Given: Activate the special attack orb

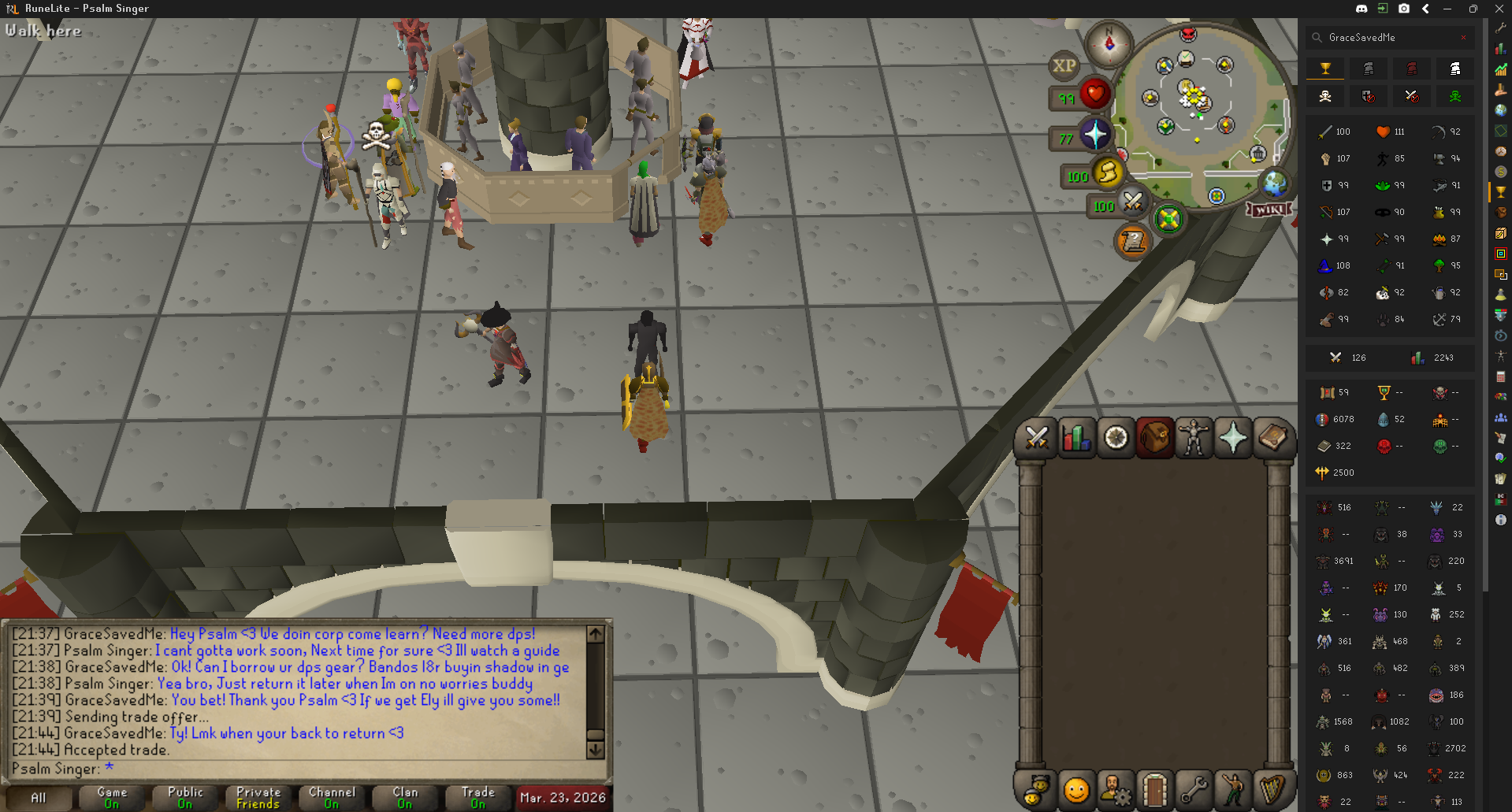Looking at the screenshot, I should pos(1132,202).
